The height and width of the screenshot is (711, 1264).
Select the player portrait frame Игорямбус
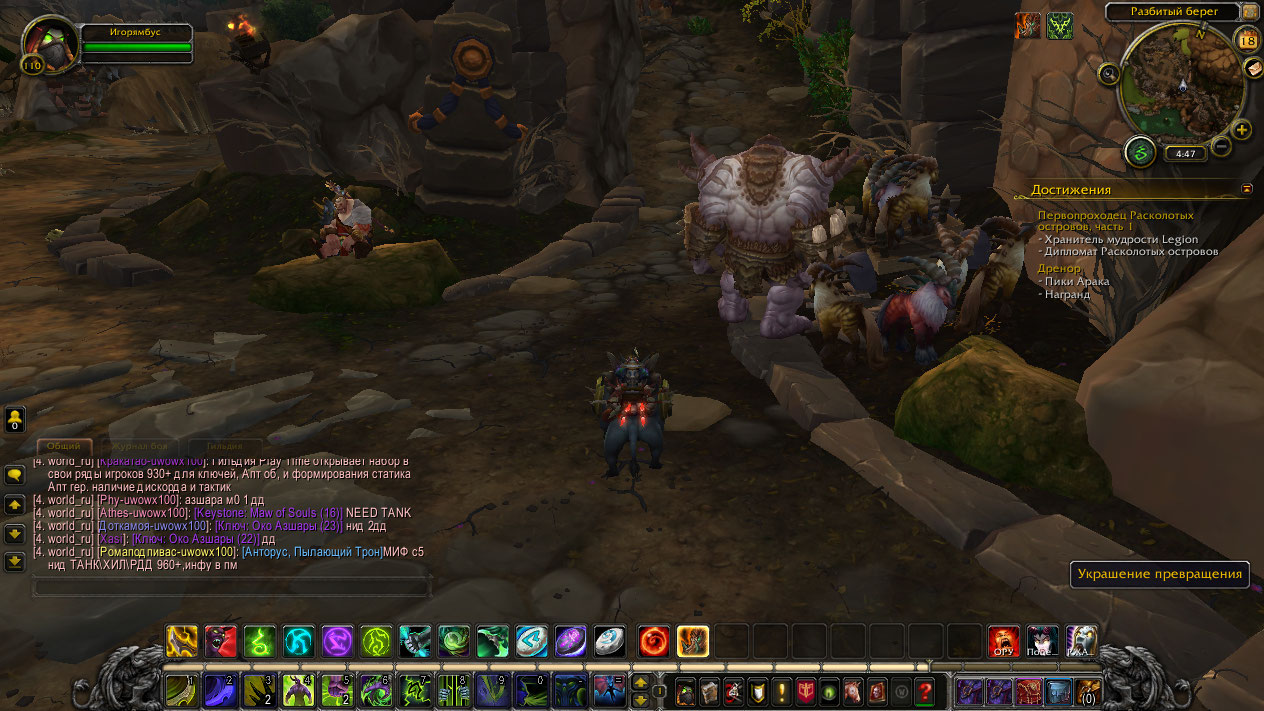(x=50, y=44)
